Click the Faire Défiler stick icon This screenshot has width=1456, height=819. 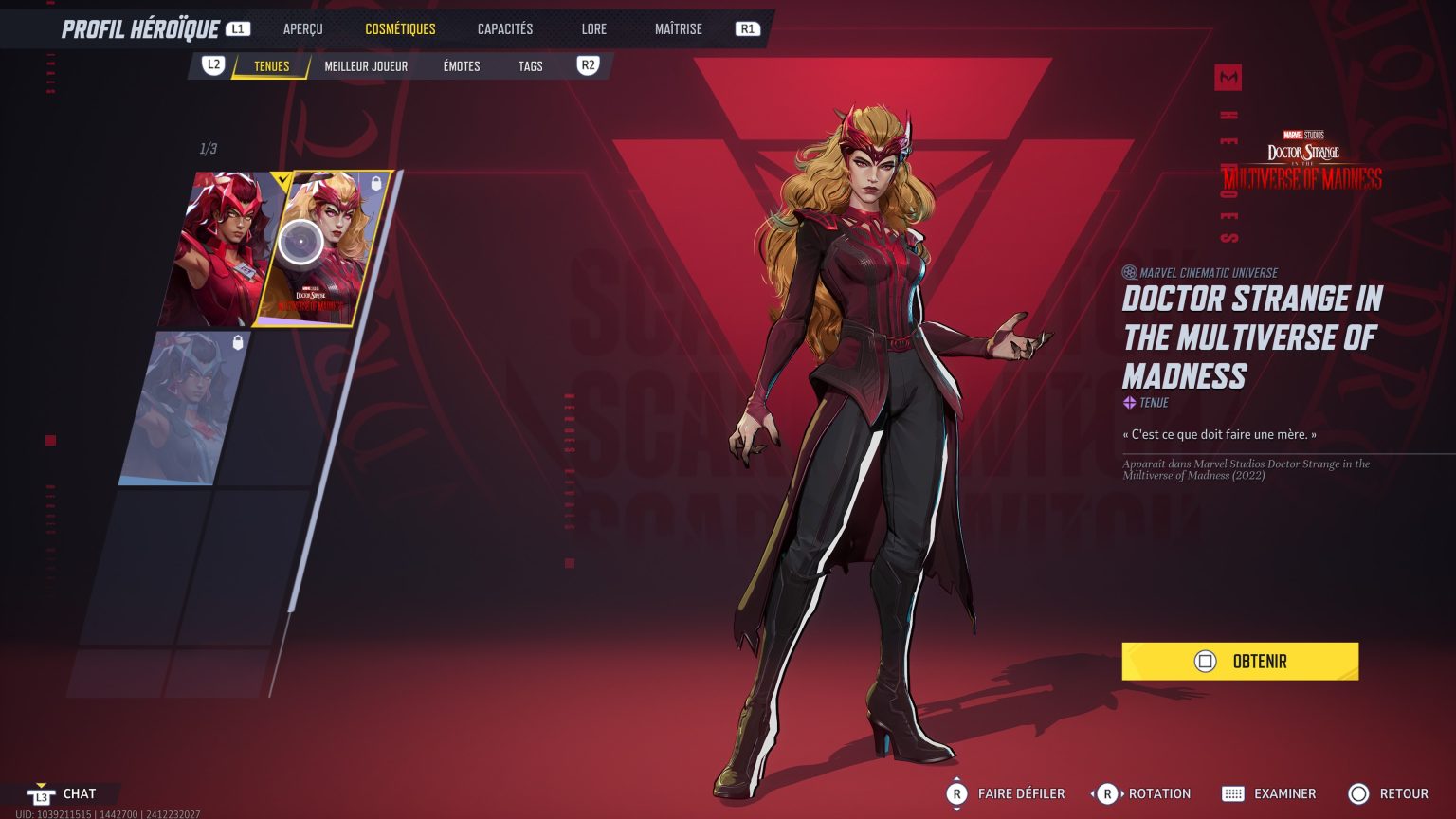[x=957, y=793]
